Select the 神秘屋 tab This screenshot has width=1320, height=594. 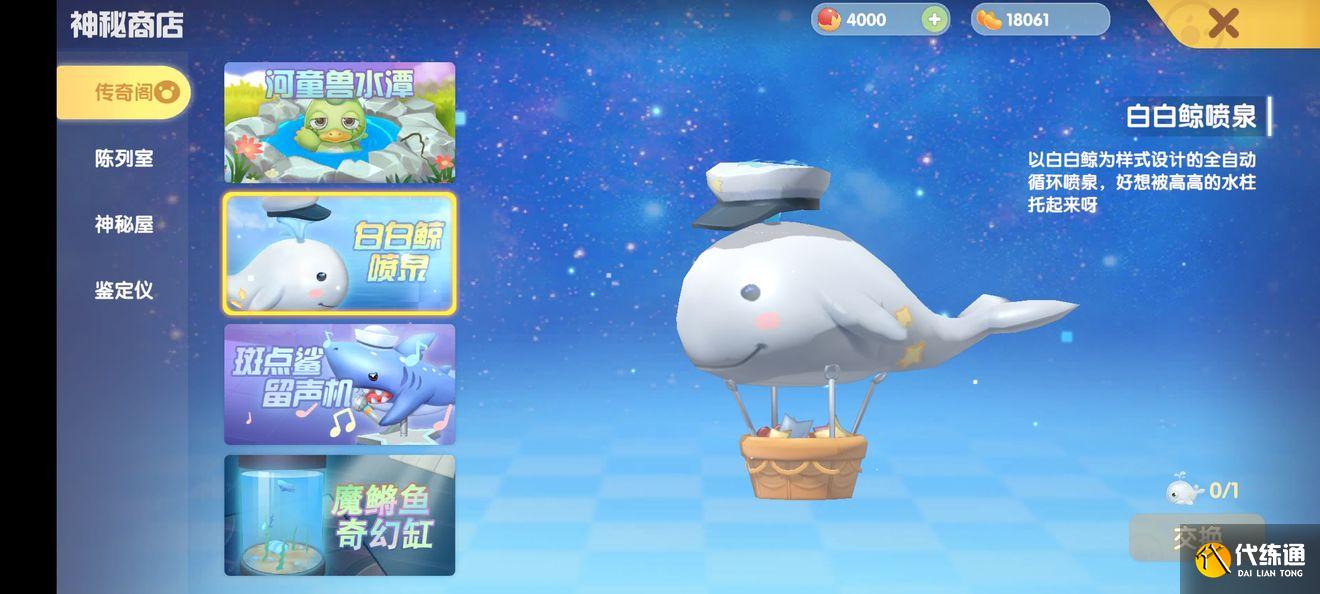pos(123,225)
